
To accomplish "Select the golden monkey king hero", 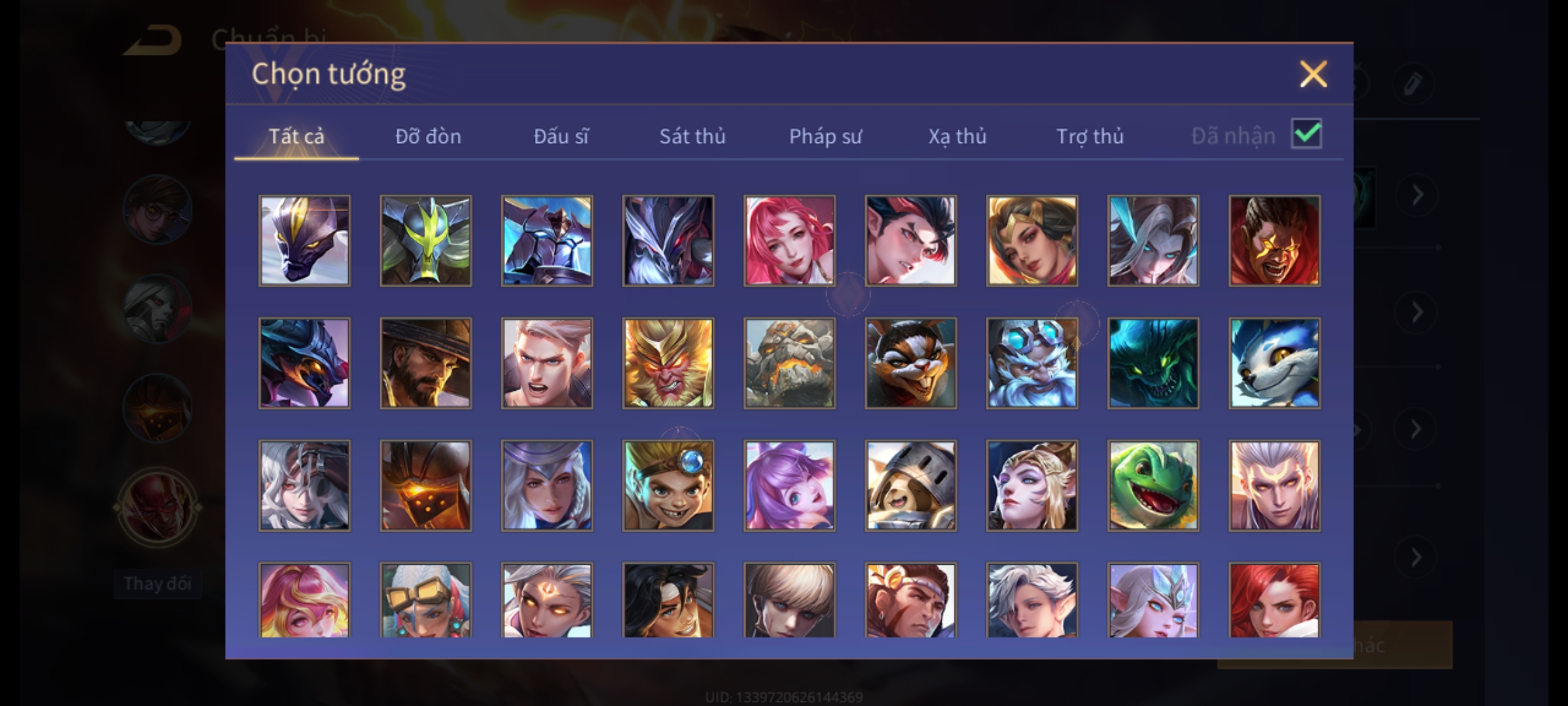I will point(668,363).
